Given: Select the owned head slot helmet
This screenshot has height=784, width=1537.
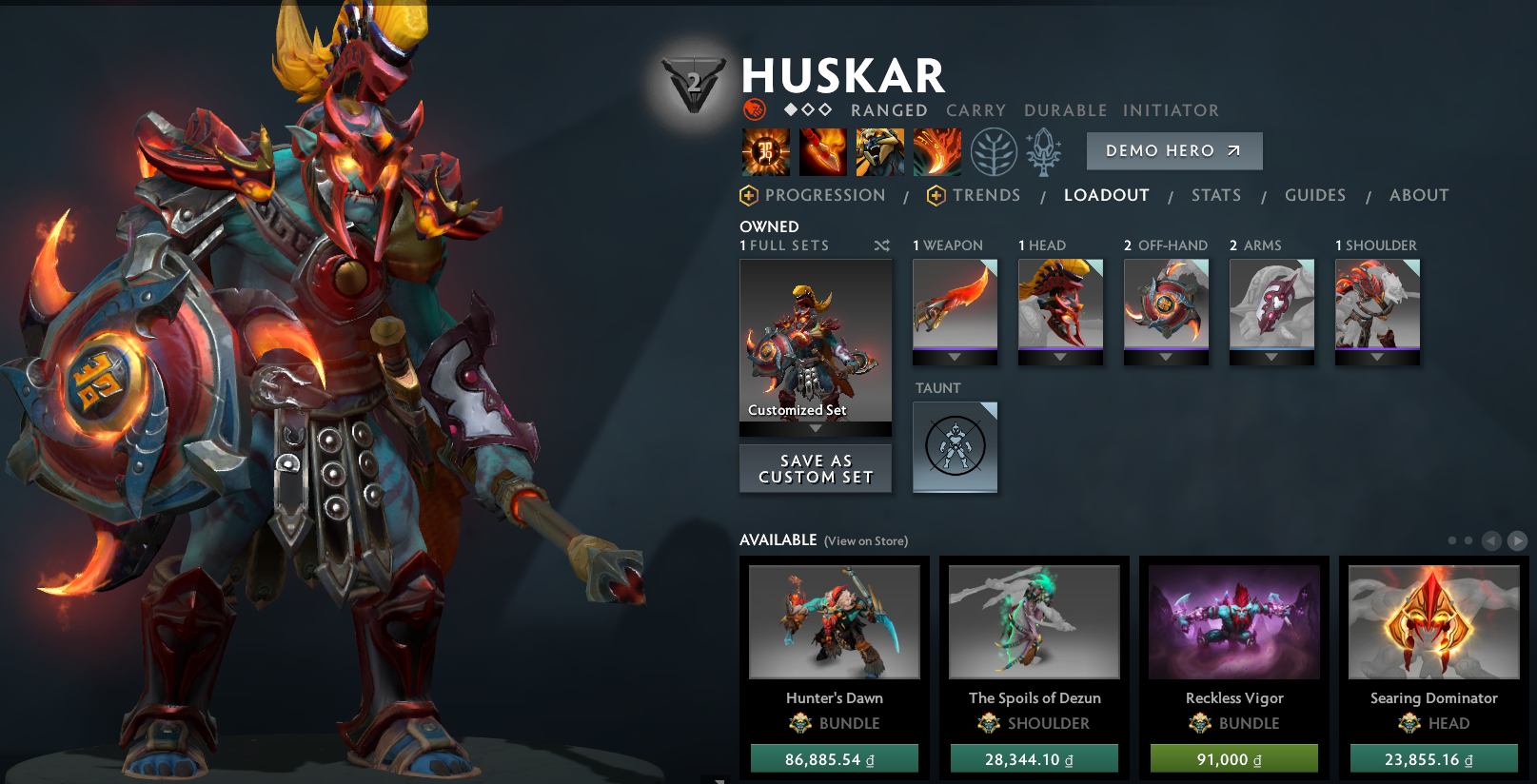Looking at the screenshot, I should tap(1060, 304).
